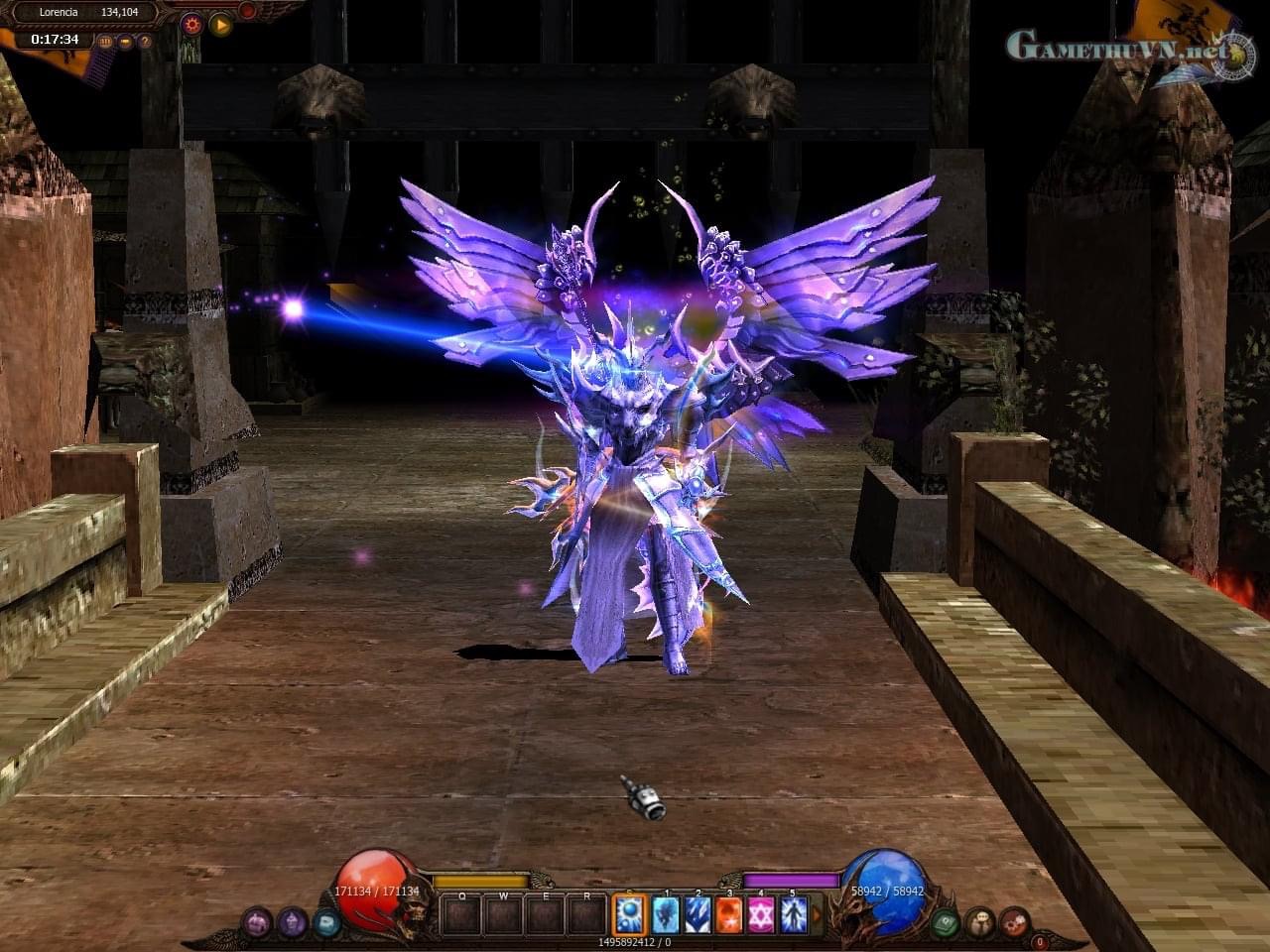Open the red gears system menu
Screen dimensions: 1270x952
[x=1013, y=922]
